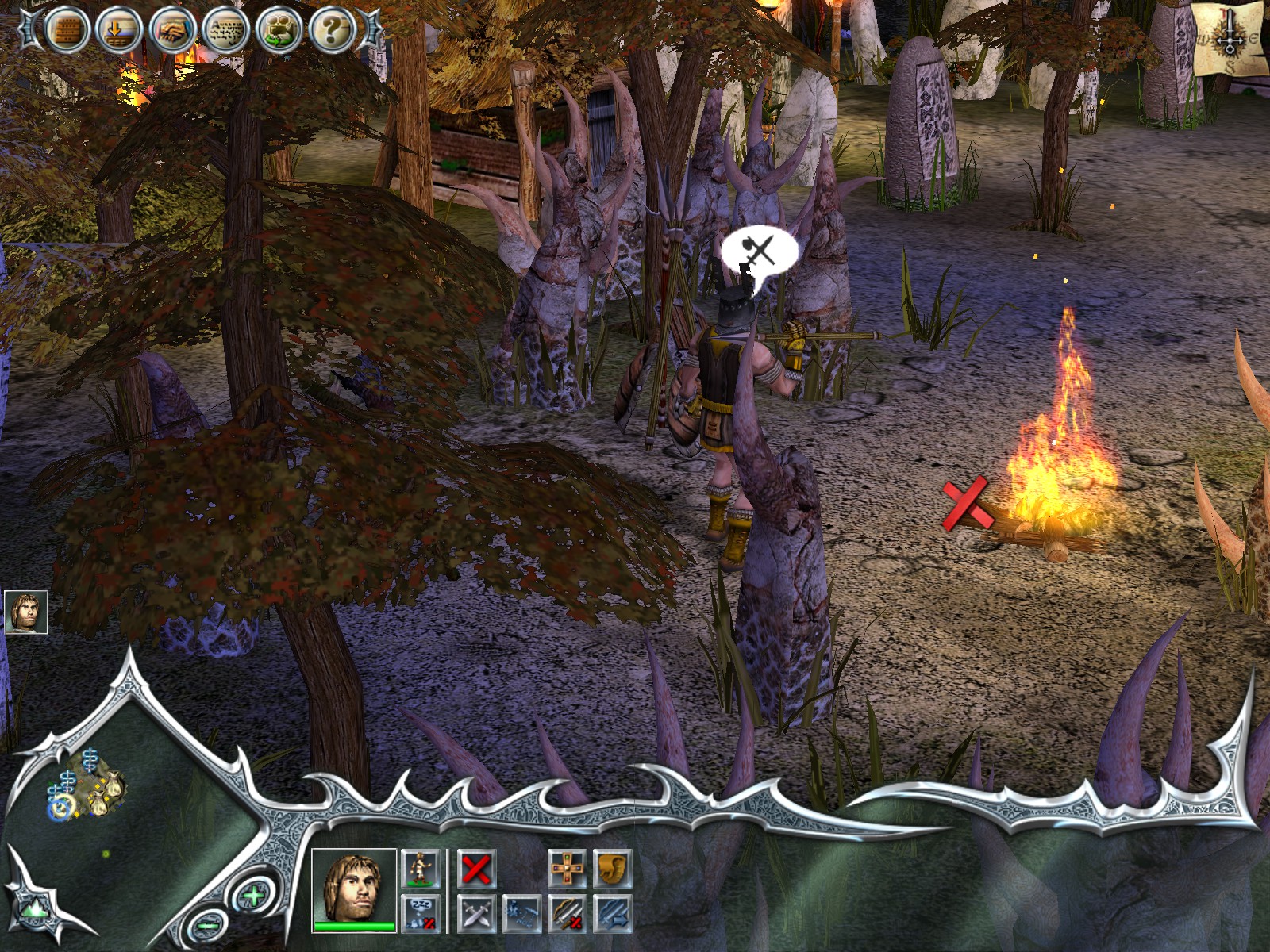Toggle the bow and sword weapon icon
The image size is (1270, 952).
568,912
